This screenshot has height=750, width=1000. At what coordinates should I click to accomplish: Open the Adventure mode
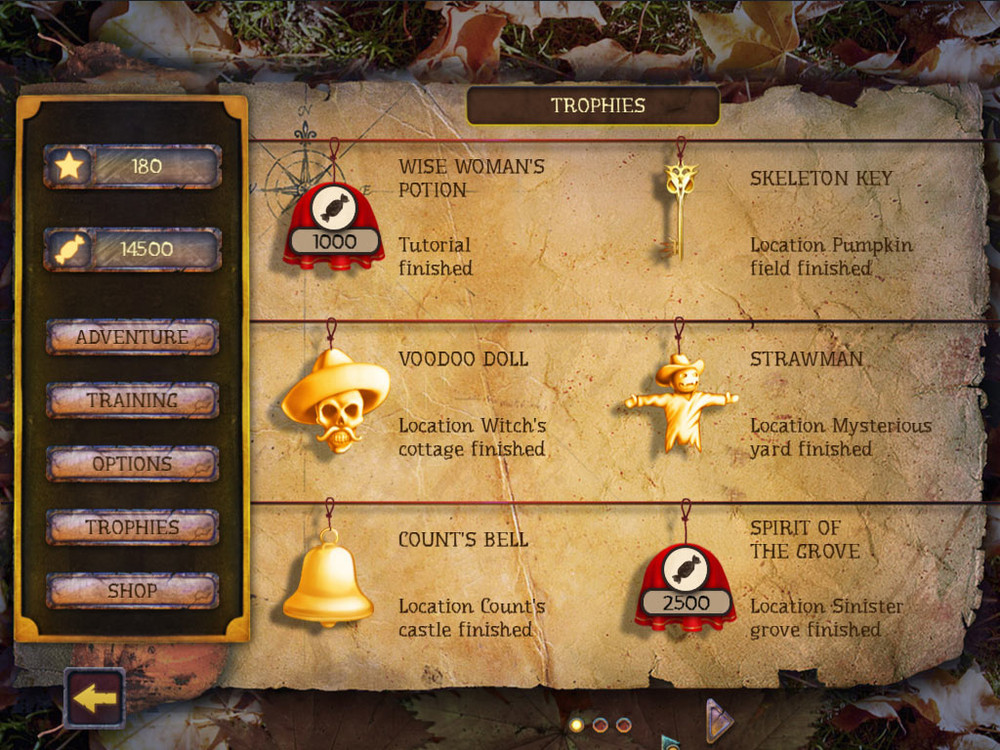(132, 337)
